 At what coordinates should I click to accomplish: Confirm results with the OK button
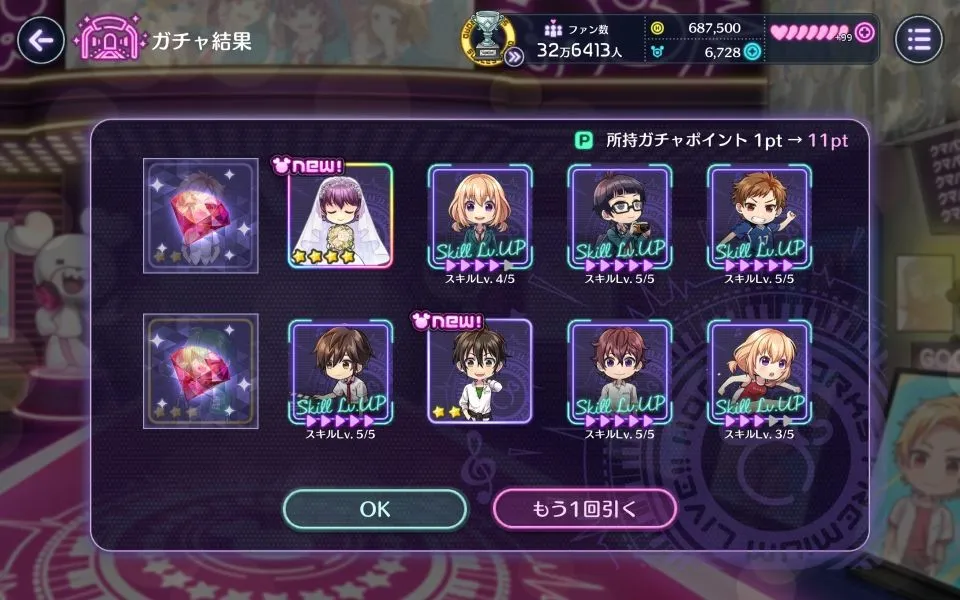[375, 509]
